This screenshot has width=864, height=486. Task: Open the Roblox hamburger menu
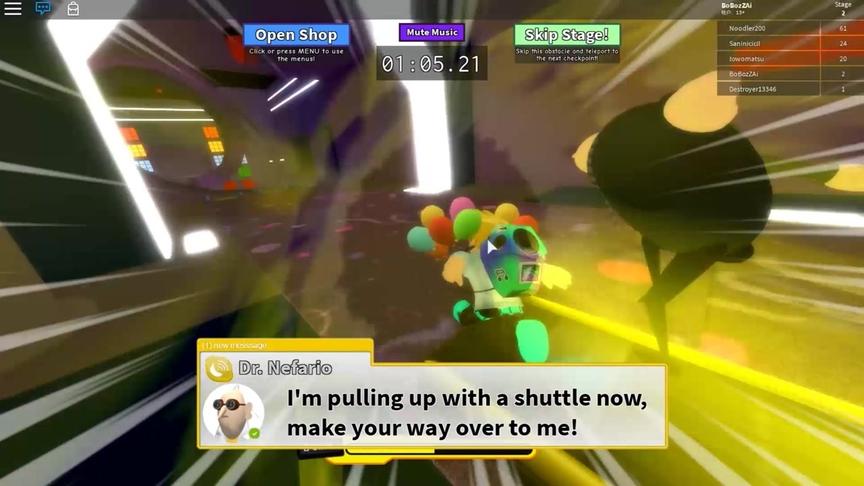pyautogui.click(x=13, y=9)
